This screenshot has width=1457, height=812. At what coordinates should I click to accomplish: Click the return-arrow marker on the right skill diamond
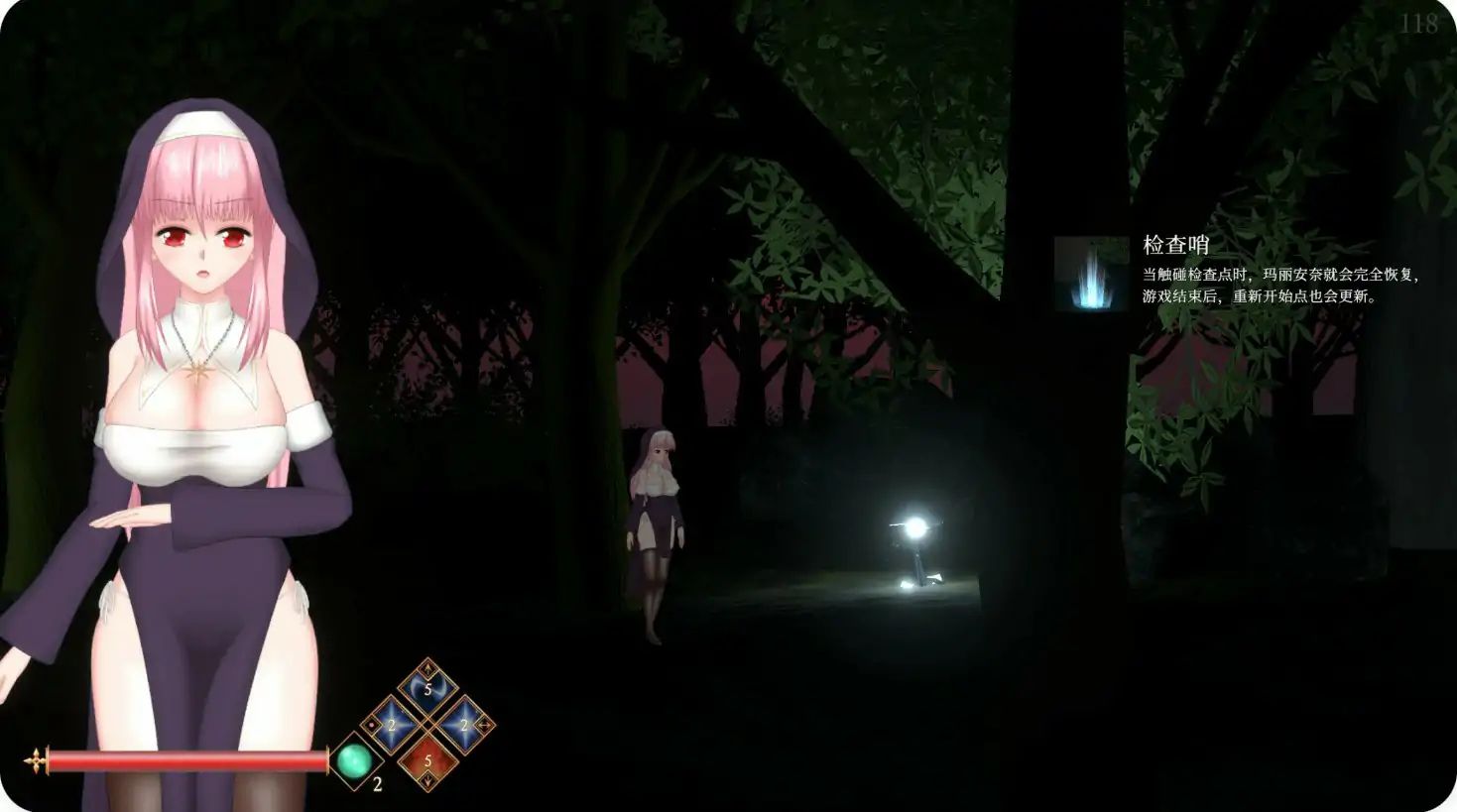[x=484, y=725]
